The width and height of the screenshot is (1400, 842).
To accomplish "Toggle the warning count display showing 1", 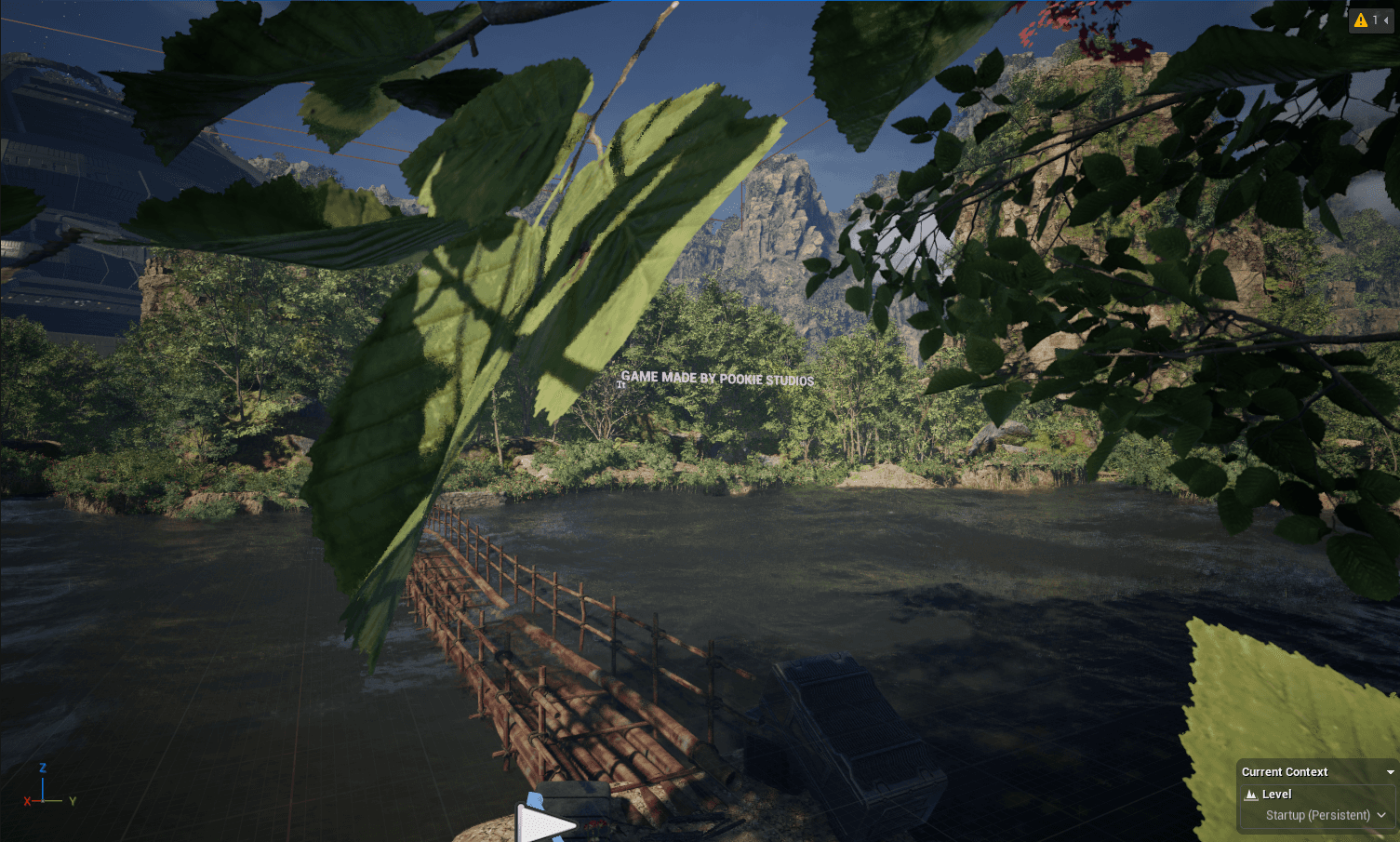I will click(x=1375, y=20).
